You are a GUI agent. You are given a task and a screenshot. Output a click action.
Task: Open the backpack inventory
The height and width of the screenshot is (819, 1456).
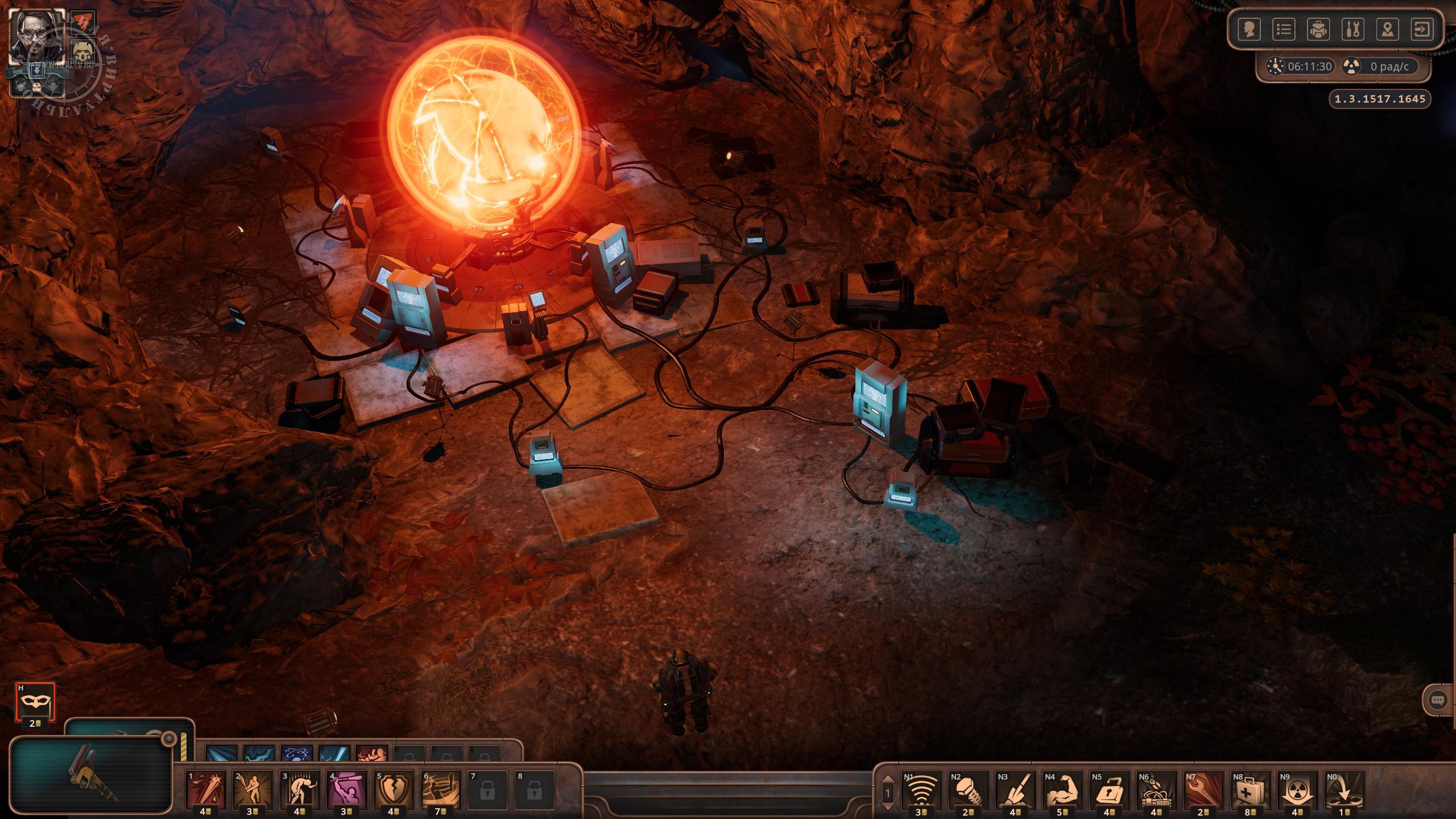click(1318, 30)
